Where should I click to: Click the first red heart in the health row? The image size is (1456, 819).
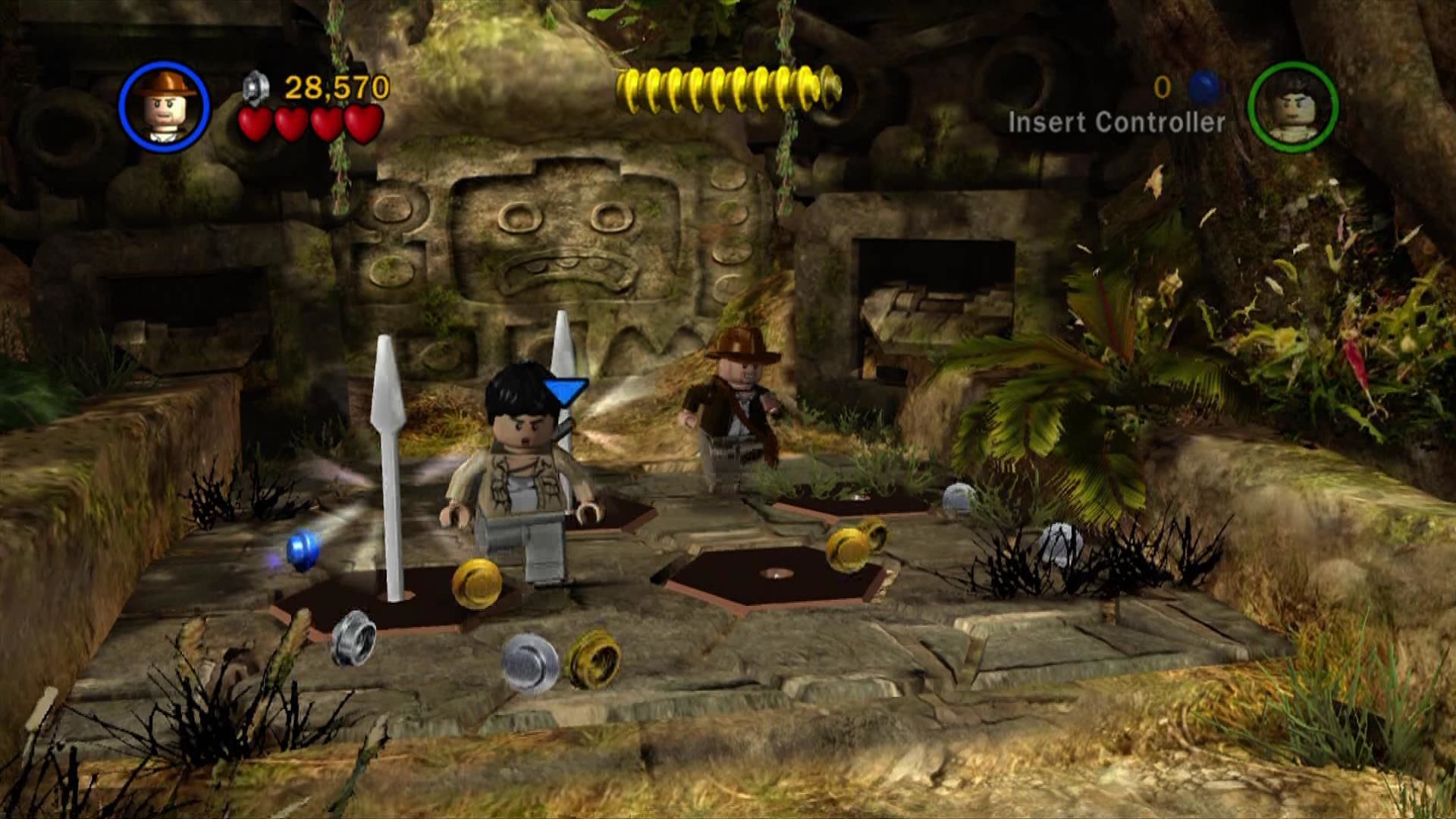pyautogui.click(x=257, y=124)
